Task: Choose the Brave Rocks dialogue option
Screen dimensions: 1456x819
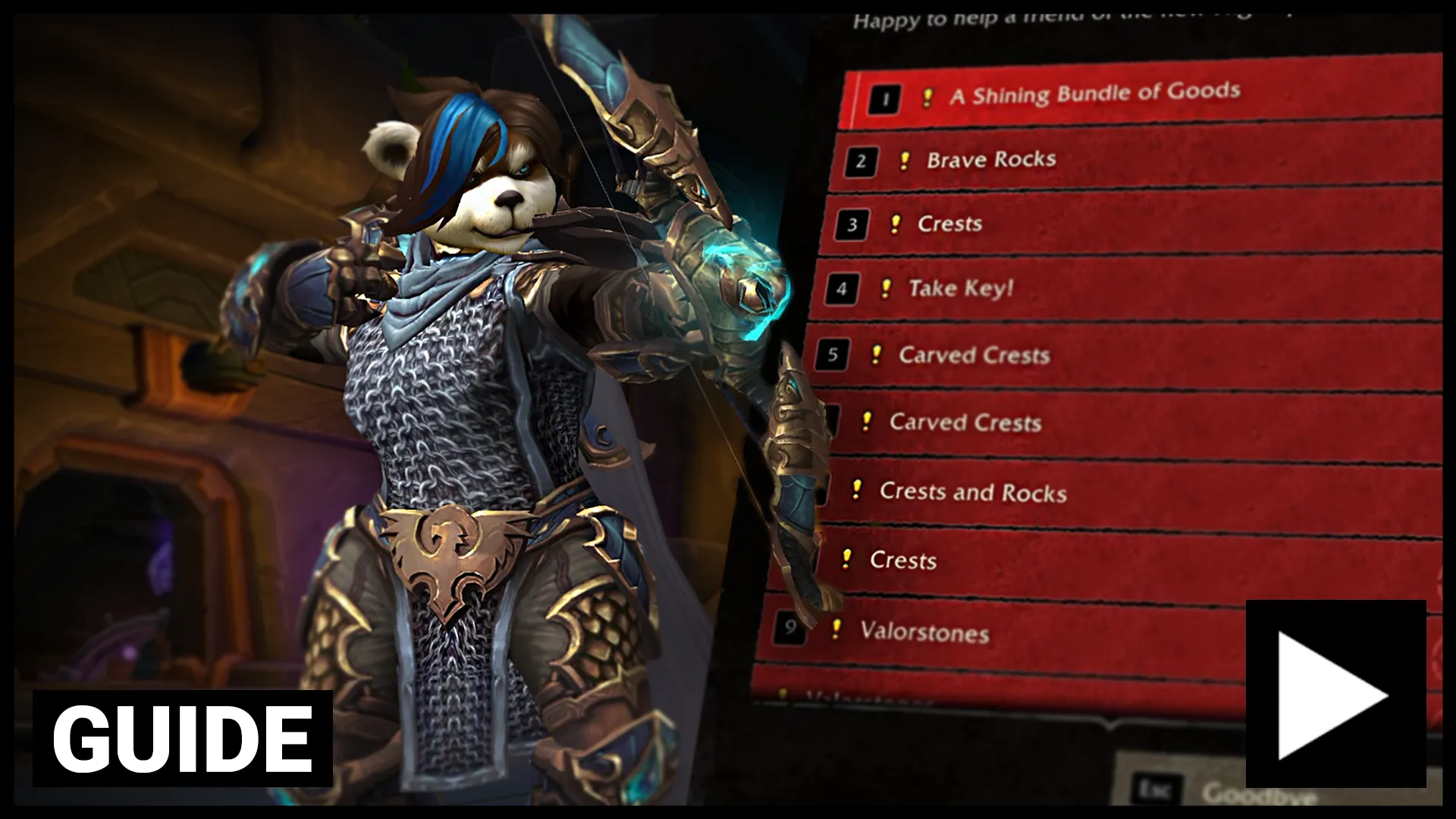Action: click(x=991, y=159)
